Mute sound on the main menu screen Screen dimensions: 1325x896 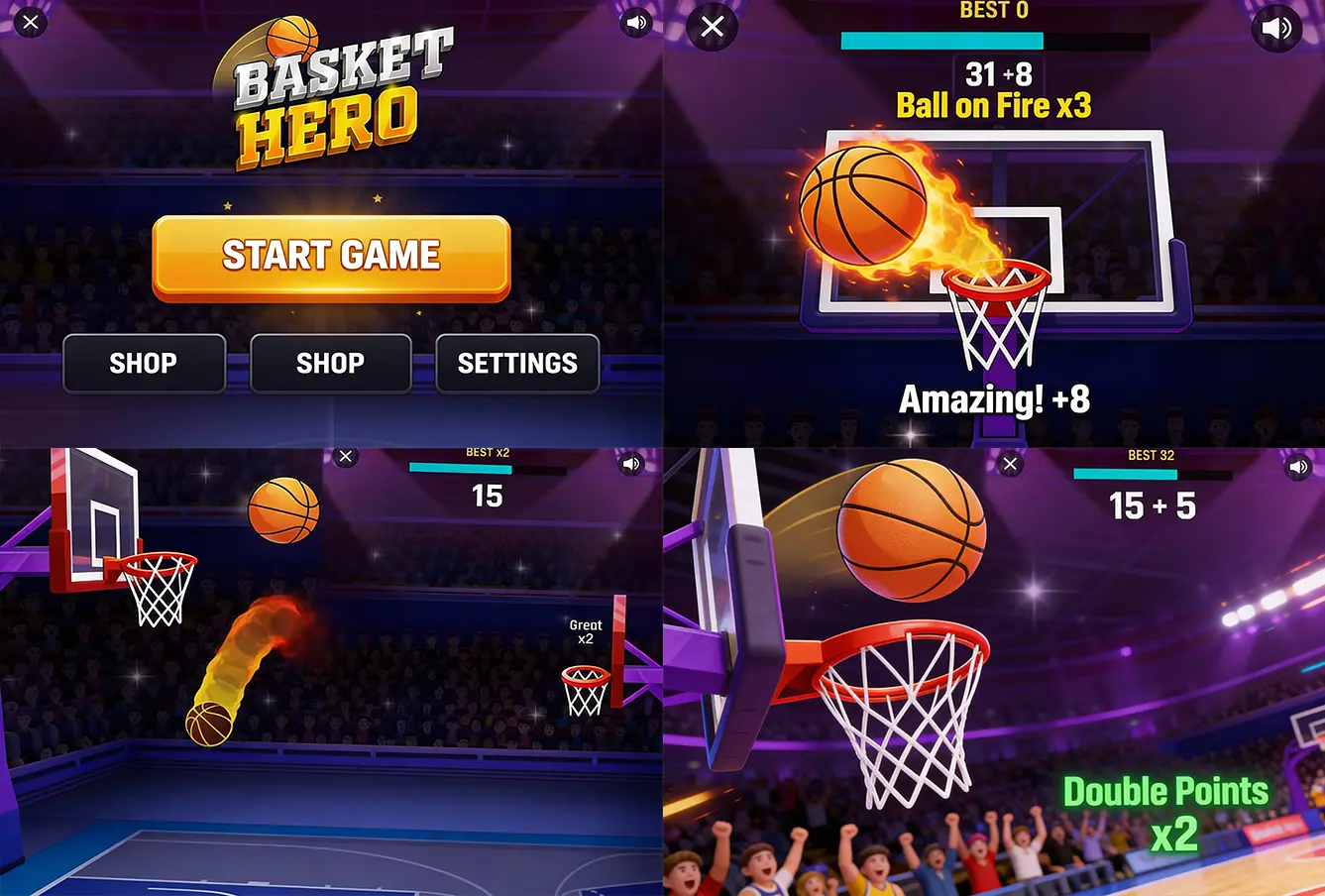point(636,21)
